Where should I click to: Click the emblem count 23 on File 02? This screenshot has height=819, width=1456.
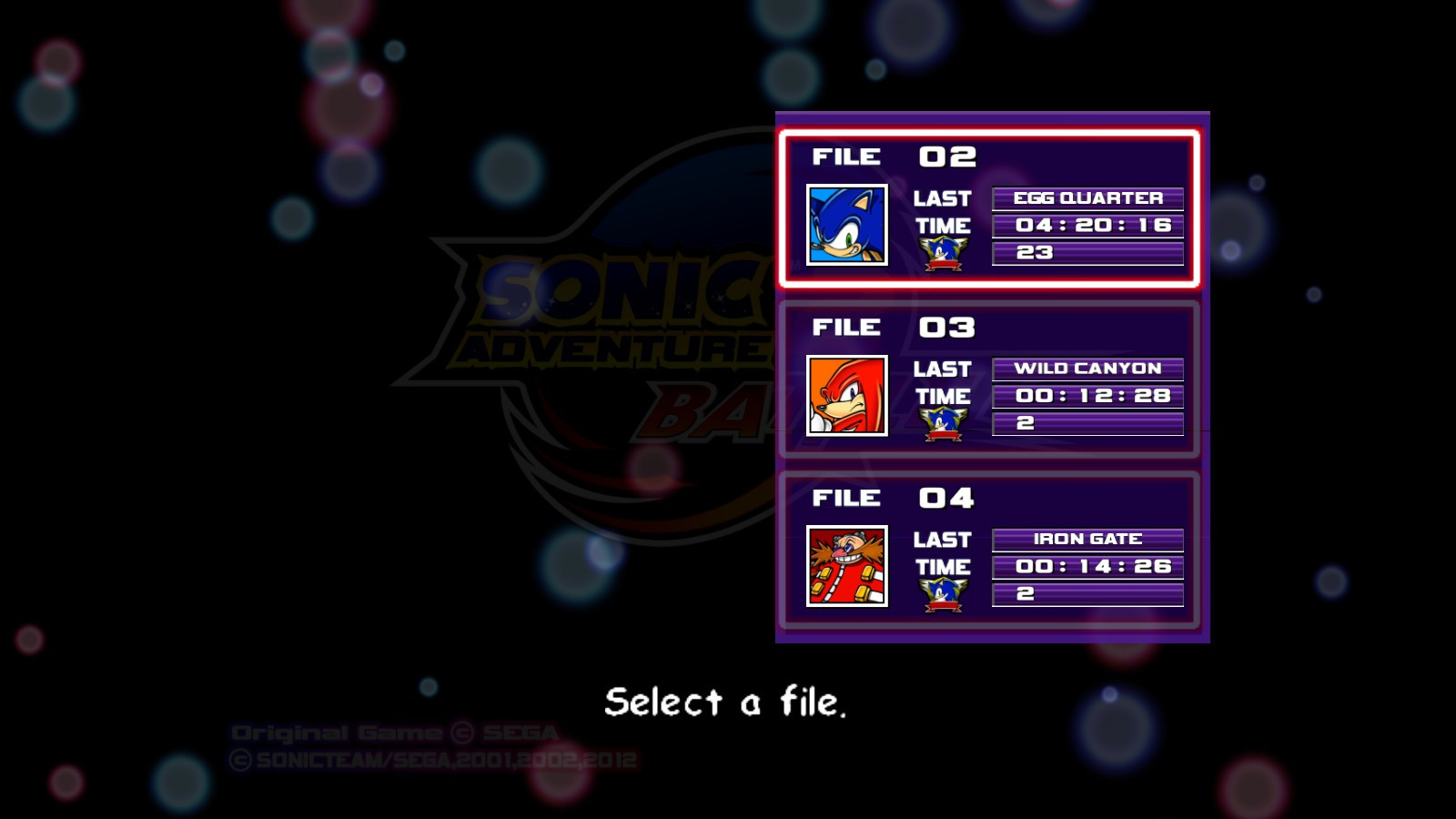coord(1088,252)
